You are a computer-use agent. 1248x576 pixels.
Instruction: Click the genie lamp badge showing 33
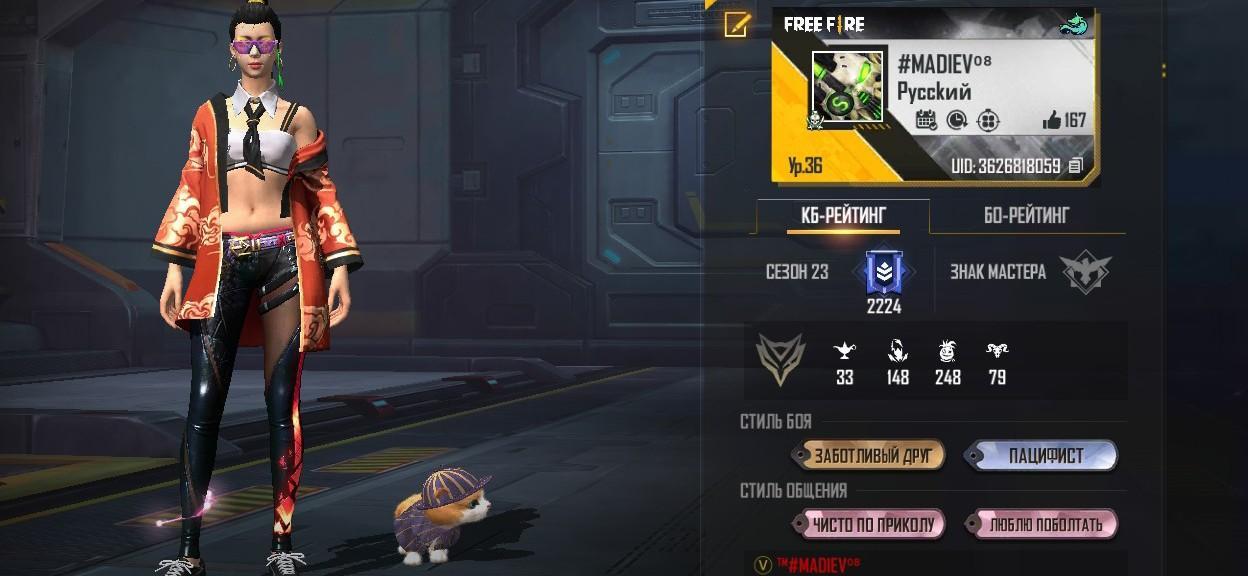[845, 351]
